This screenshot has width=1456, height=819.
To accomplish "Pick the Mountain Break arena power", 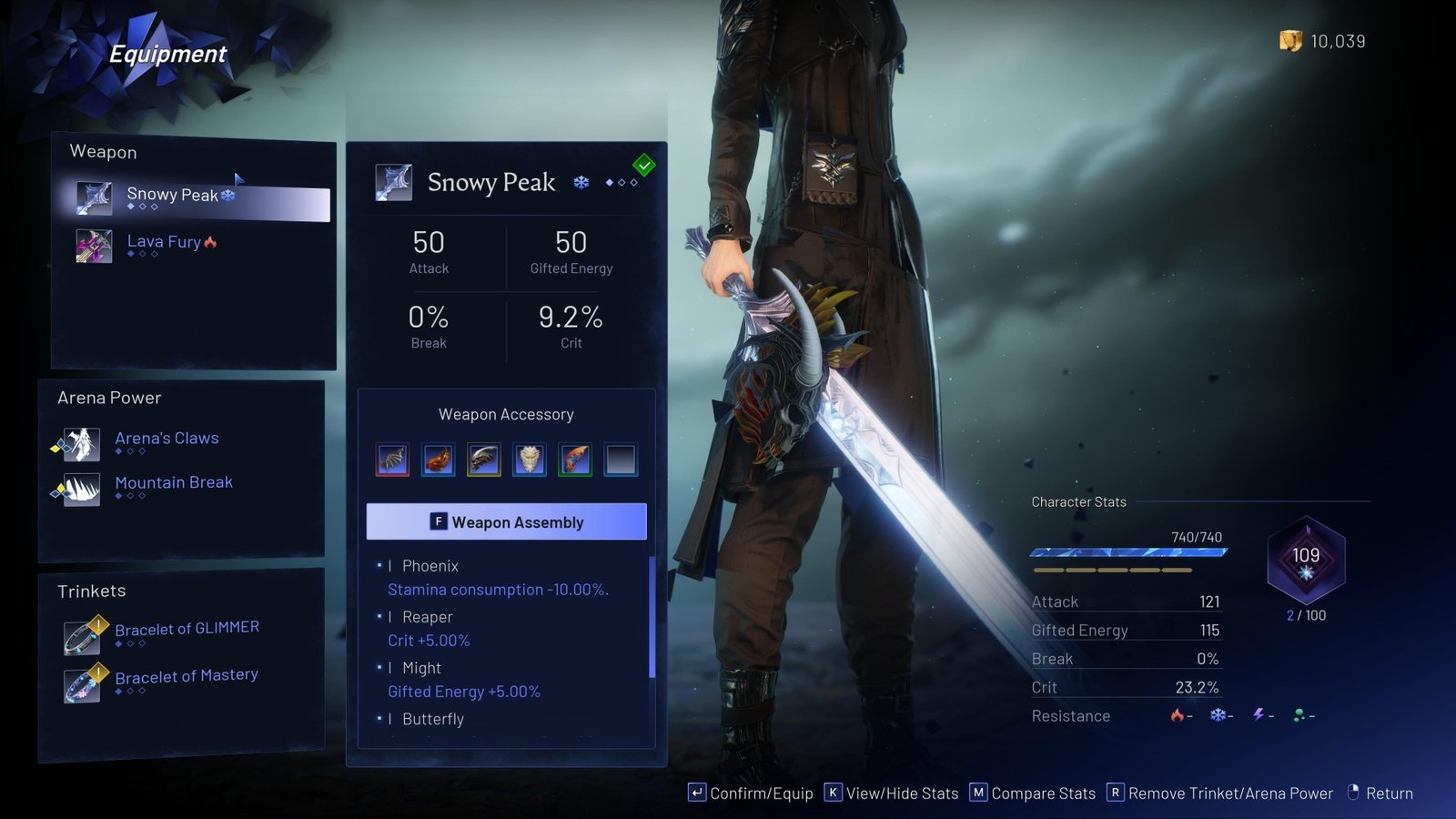I will point(173,485).
